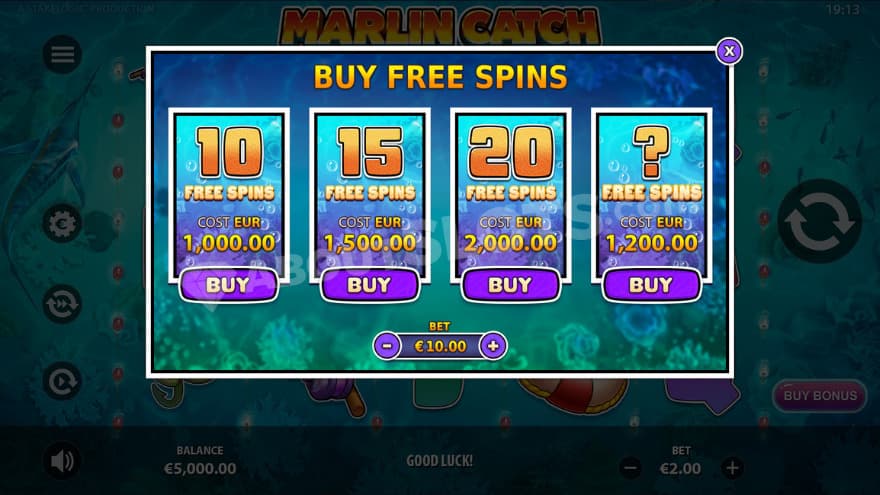The image size is (880, 495).
Task: Lower the bottom bar bet amount
Action: 630,467
